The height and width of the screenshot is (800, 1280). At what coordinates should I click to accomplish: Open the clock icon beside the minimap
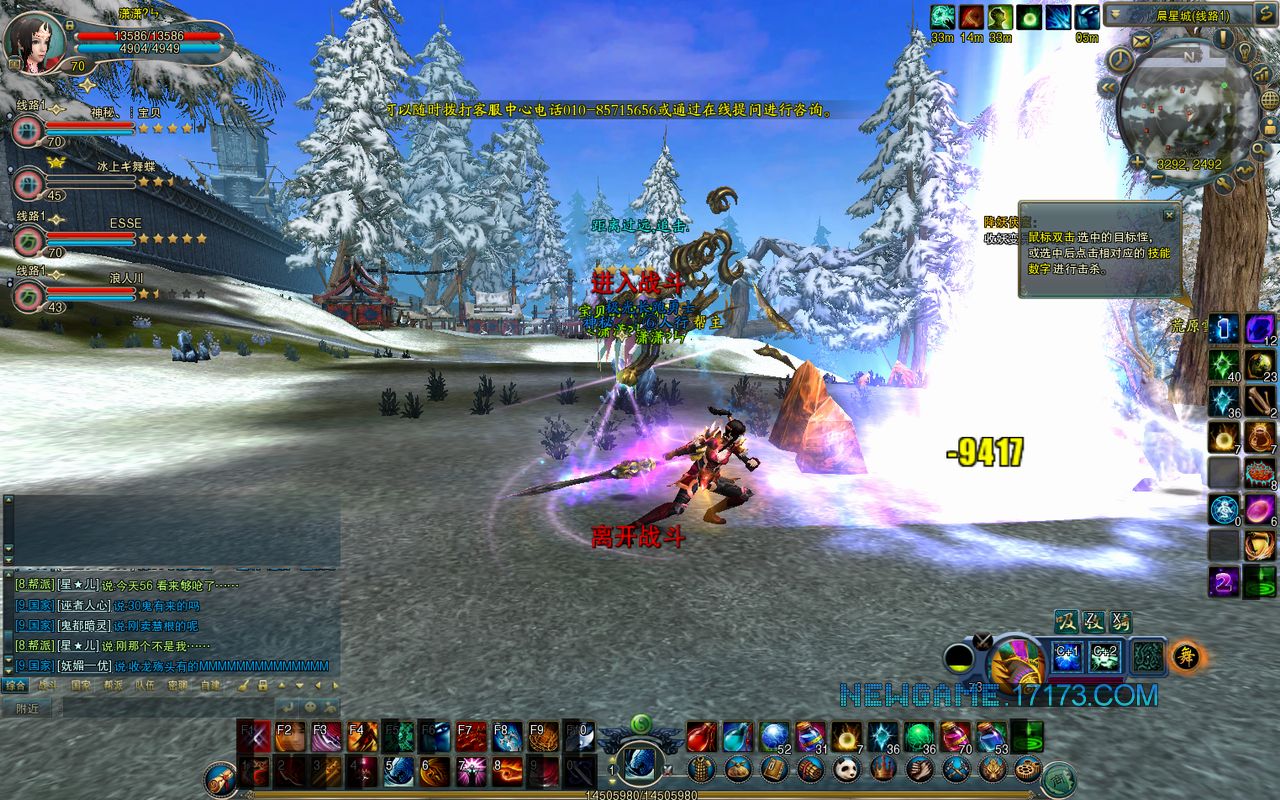coord(1120,60)
